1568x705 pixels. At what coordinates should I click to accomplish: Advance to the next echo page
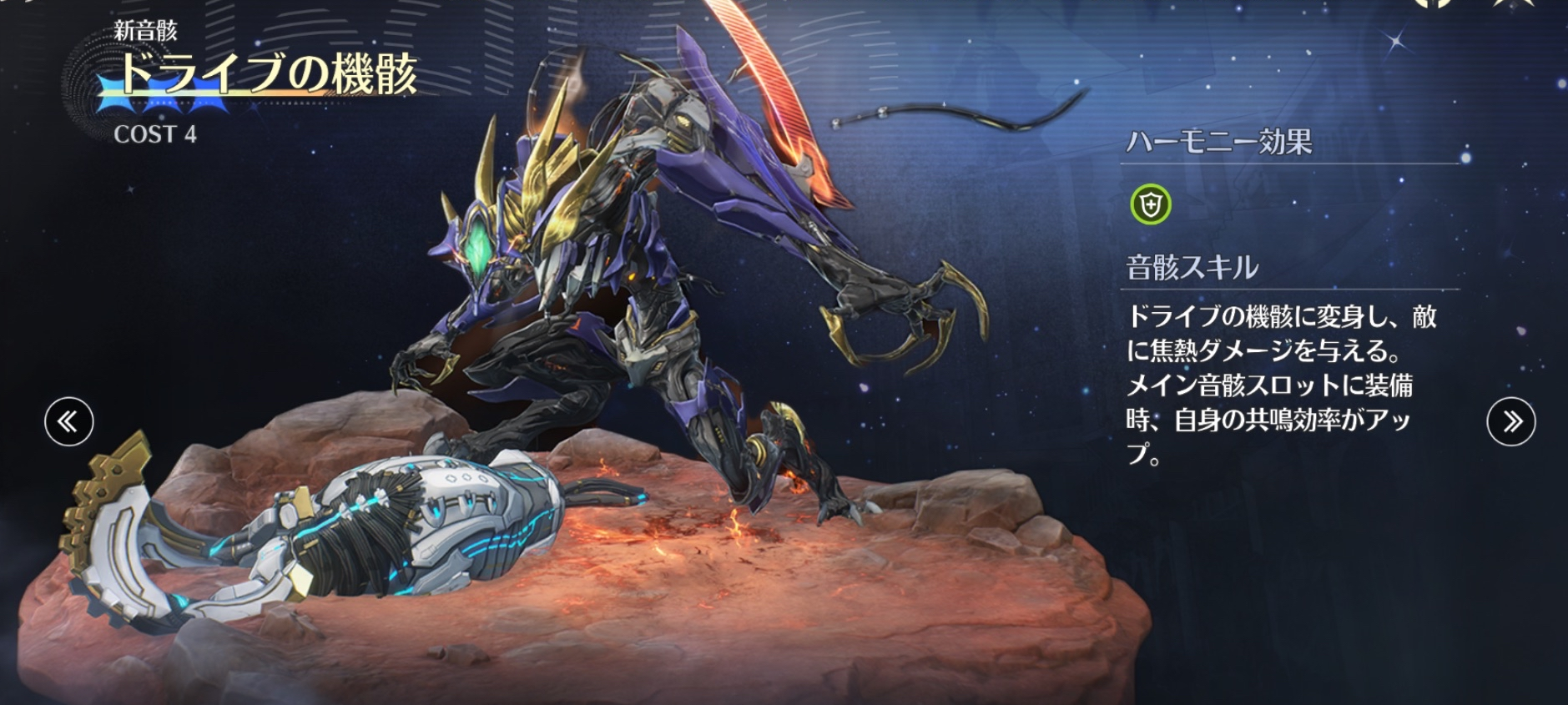click(x=1510, y=421)
